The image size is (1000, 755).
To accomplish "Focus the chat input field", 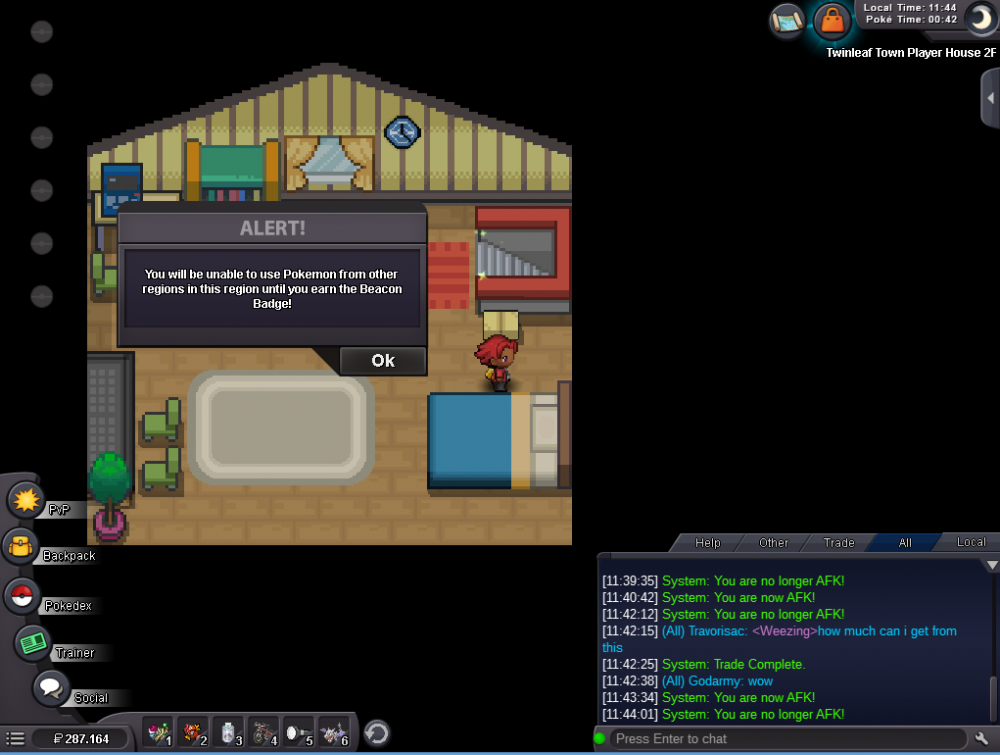I will pos(780,739).
